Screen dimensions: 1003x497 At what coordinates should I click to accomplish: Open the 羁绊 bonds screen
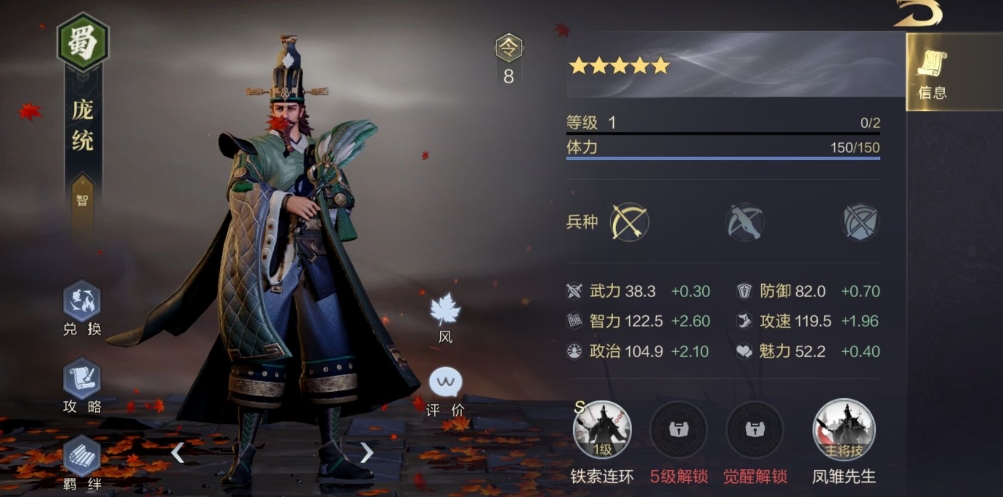(82, 455)
